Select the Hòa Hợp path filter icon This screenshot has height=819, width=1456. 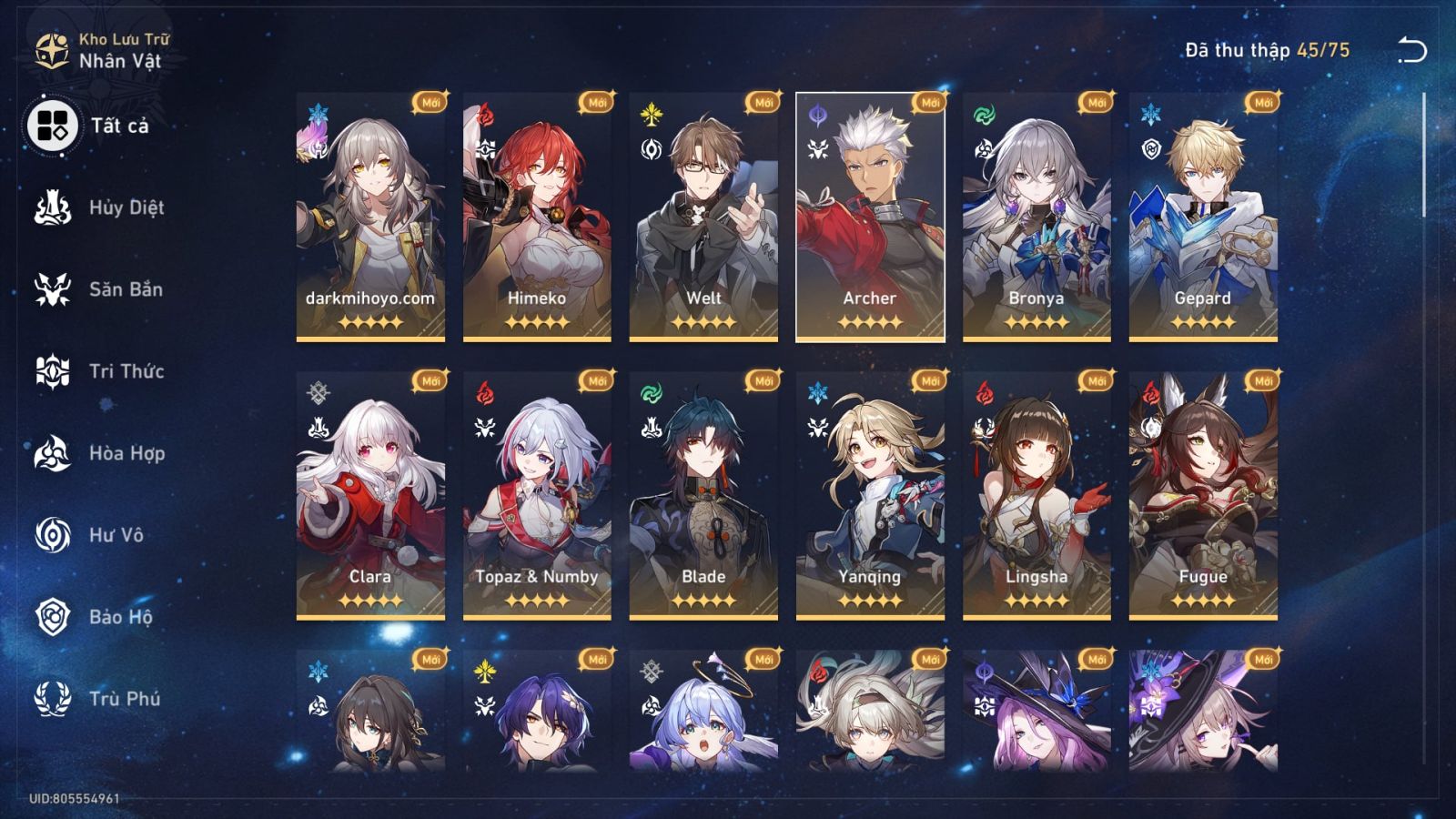(52, 453)
